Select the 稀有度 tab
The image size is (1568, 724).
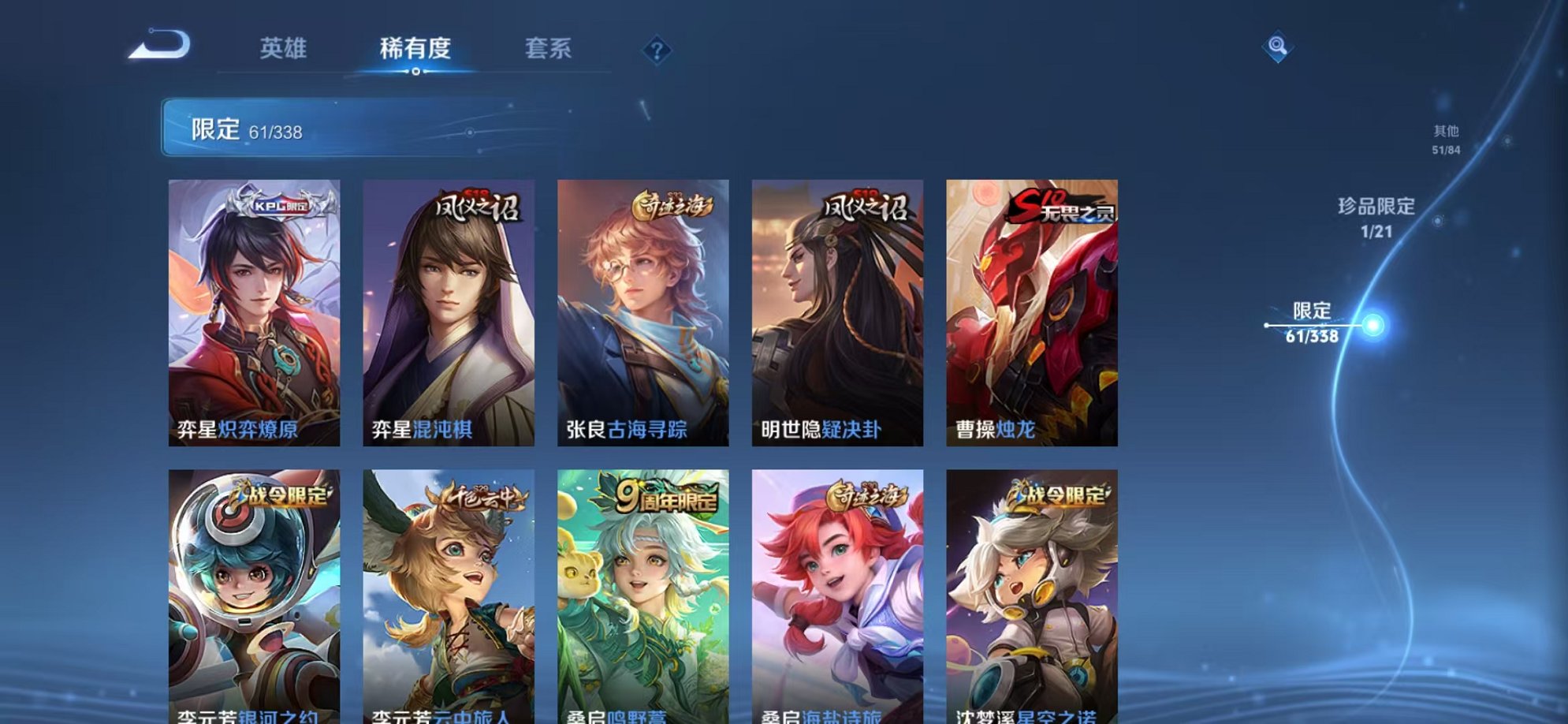click(x=416, y=48)
